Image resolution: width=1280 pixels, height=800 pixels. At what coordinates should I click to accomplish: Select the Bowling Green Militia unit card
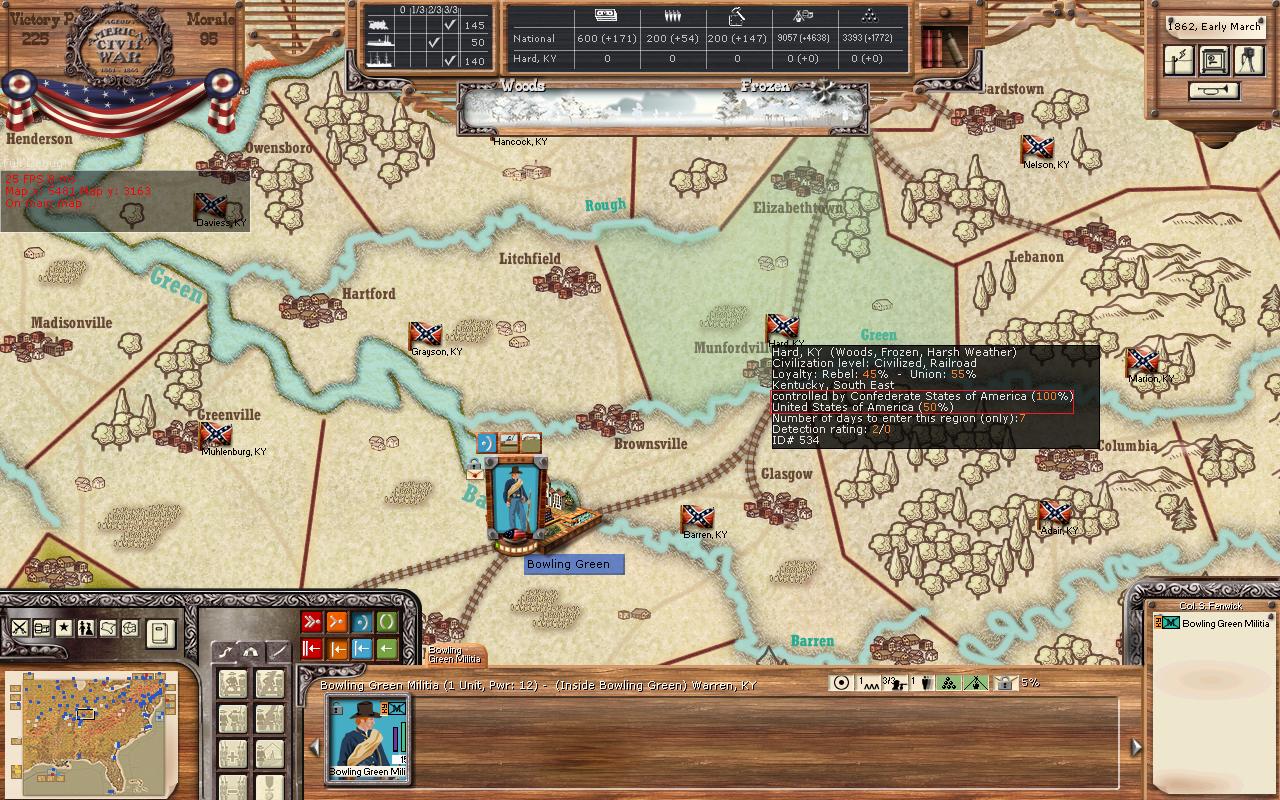click(x=368, y=737)
